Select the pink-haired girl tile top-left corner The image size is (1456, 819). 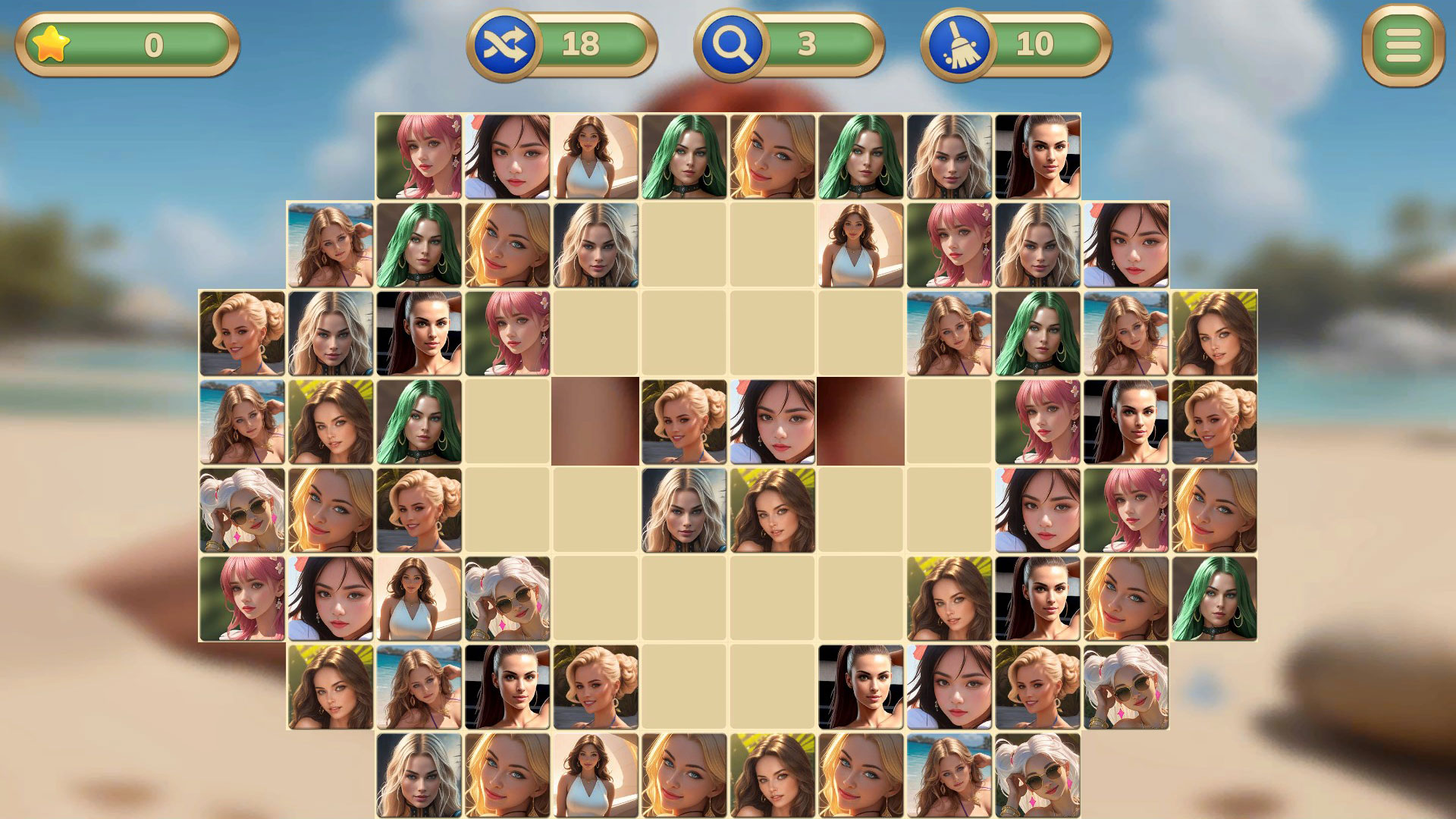pos(419,157)
